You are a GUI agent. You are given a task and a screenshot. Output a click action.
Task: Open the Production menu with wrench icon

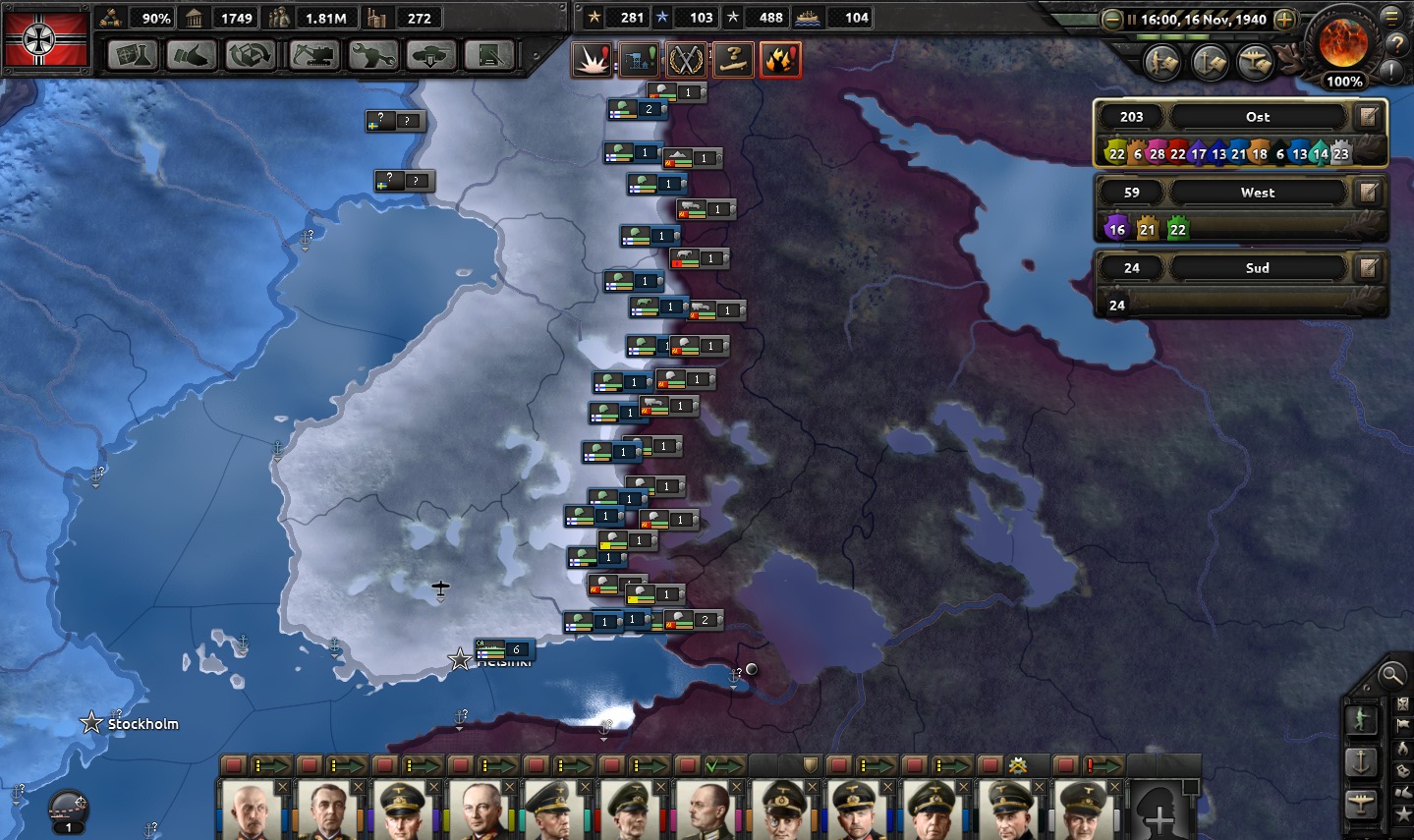373,55
